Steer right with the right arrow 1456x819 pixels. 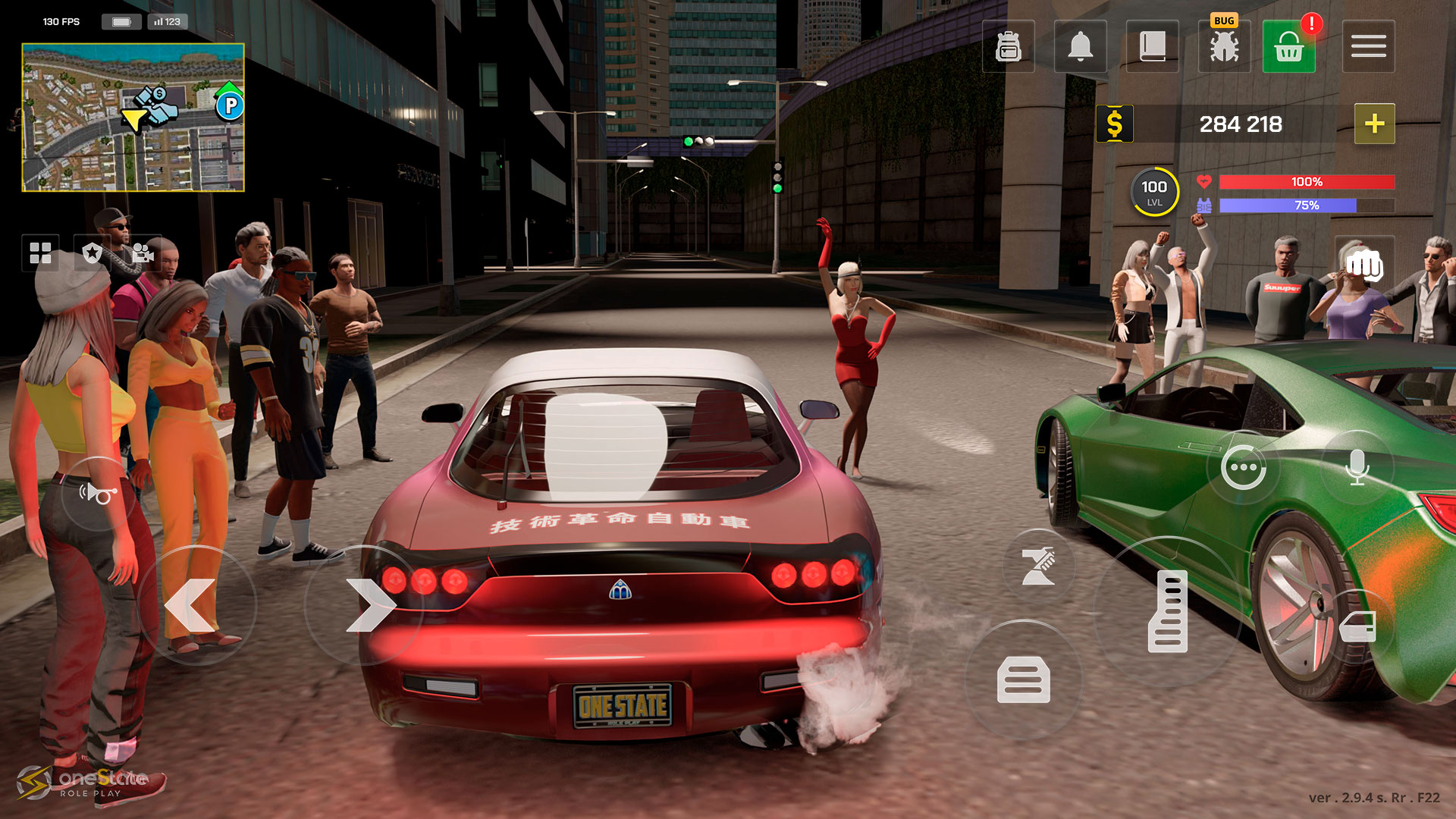click(x=366, y=605)
